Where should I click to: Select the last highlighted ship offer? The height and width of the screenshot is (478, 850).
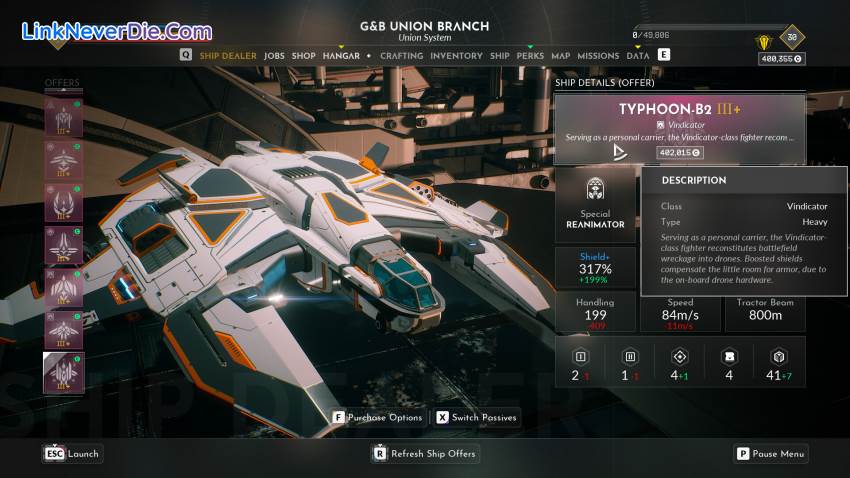pyautogui.click(x=63, y=372)
